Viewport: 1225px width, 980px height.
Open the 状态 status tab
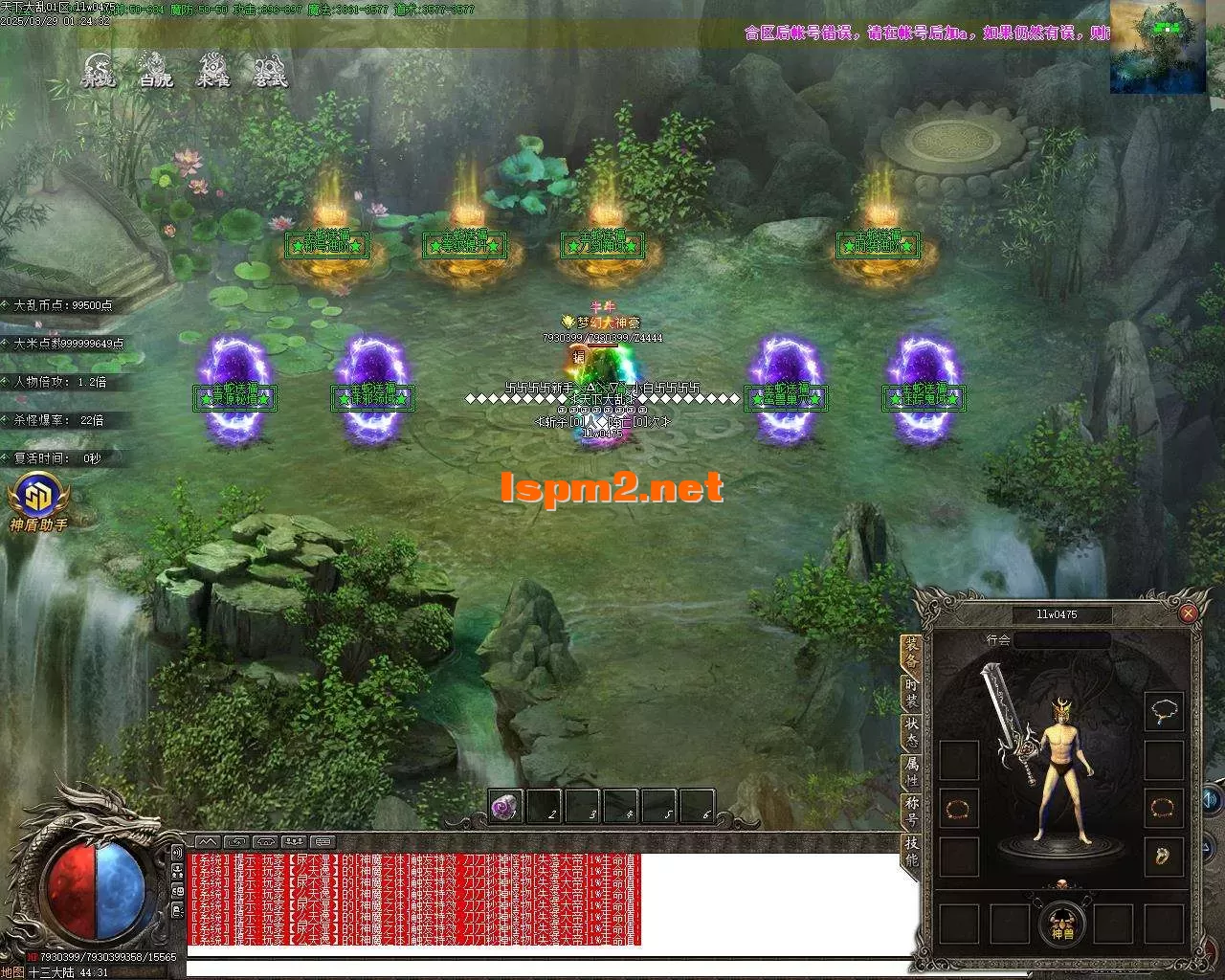click(x=911, y=733)
